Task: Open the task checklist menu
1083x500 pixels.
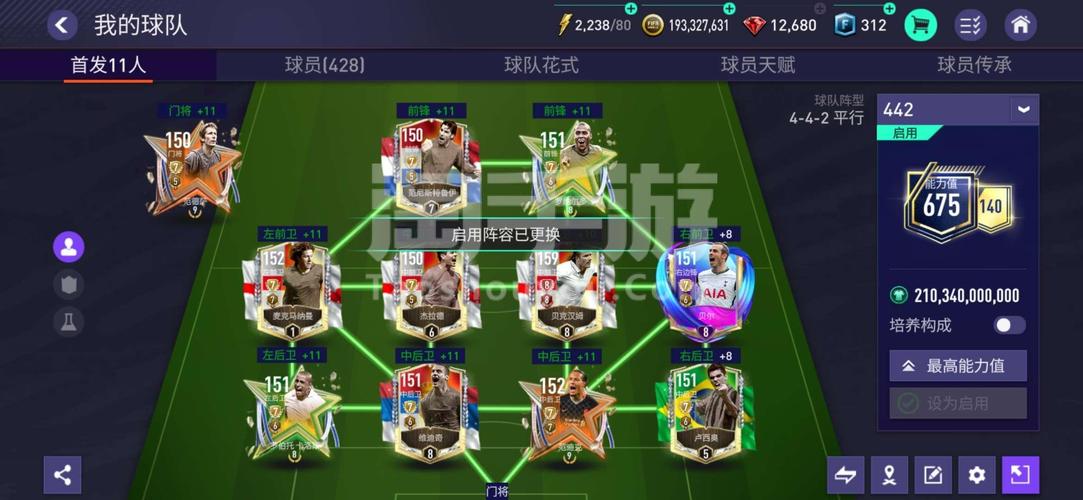Action: pos(970,25)
